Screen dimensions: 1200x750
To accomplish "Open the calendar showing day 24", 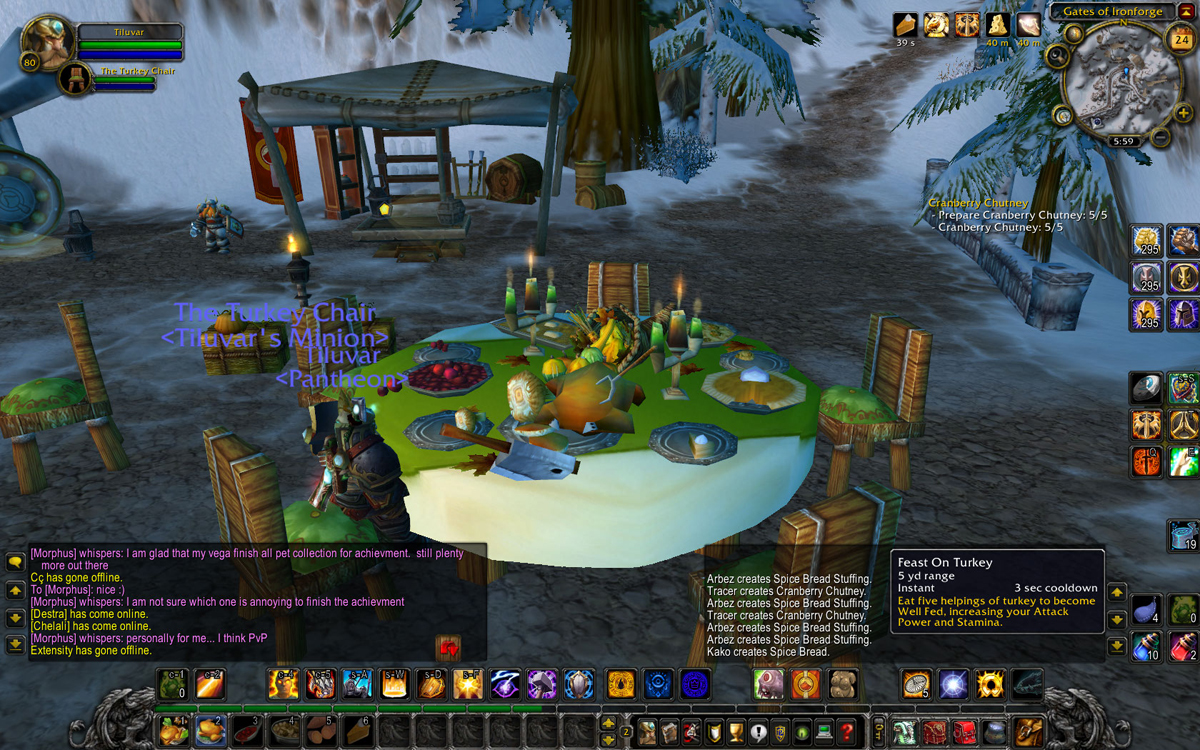I will (x=1181, y=40).
